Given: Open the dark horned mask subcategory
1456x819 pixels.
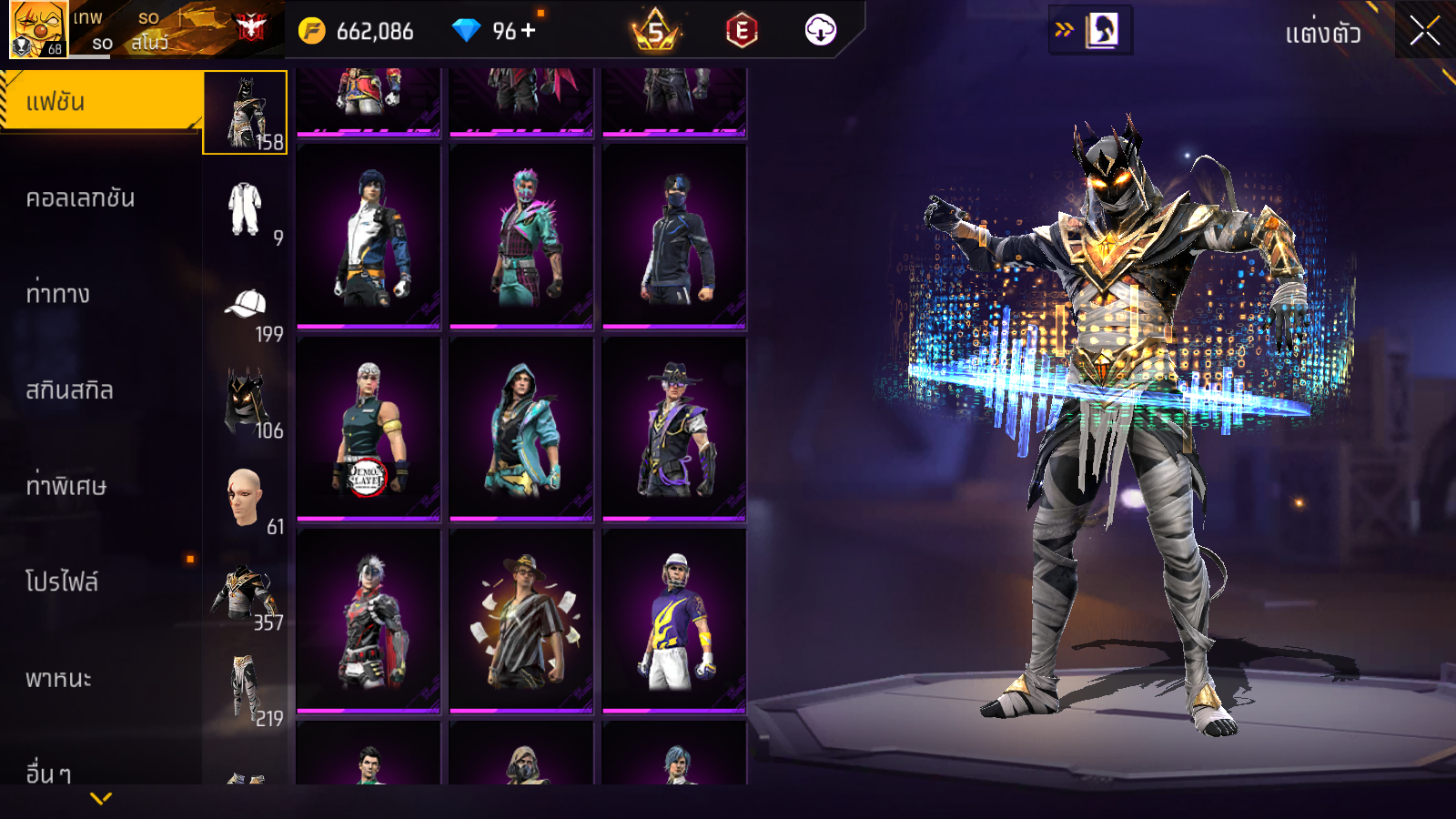Looking at the screenshot, I should tap(245, 402).
